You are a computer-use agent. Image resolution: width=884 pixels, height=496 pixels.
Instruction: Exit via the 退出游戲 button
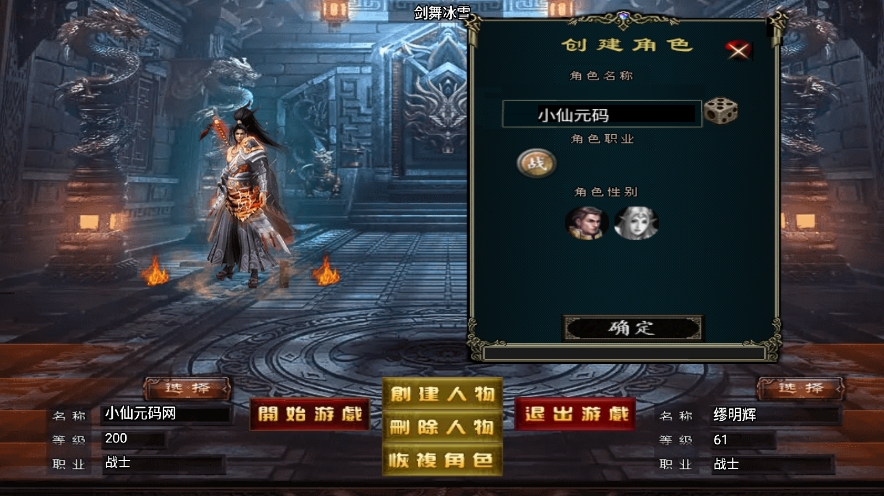click(575, 414)
